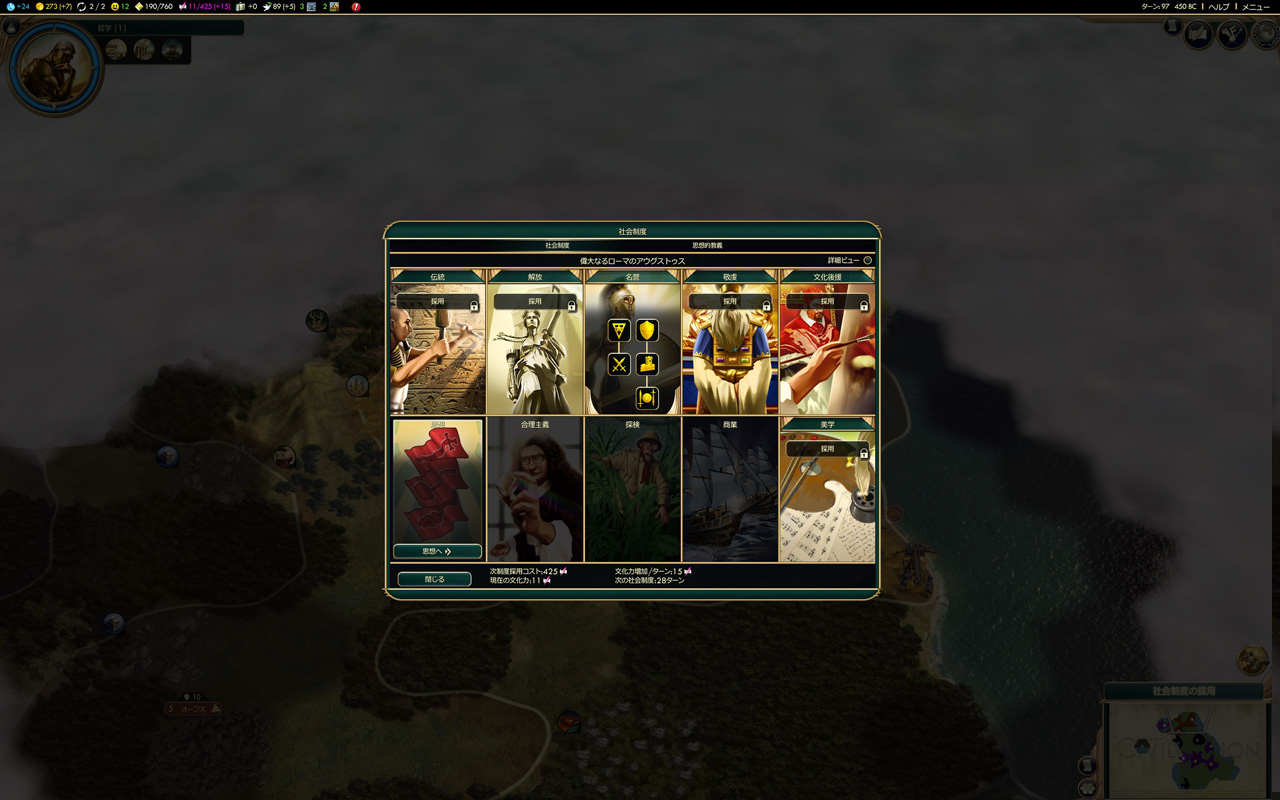
Task: Open the ヘルプ help link
Action: tap(1219, 7)
